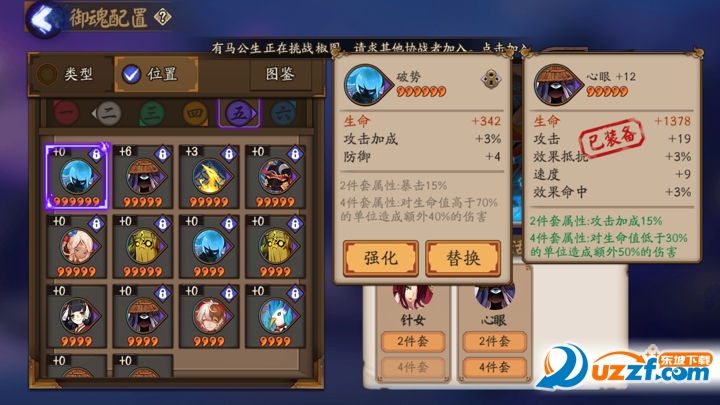The image size is (720, 405).
Task: Go back using the arrow button
Action: [x=42, y=17]
